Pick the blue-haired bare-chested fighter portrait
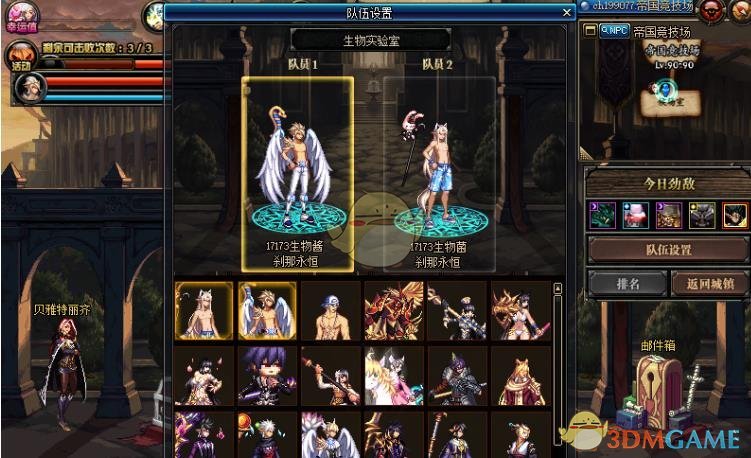751x458 pixels. [330, 310]
